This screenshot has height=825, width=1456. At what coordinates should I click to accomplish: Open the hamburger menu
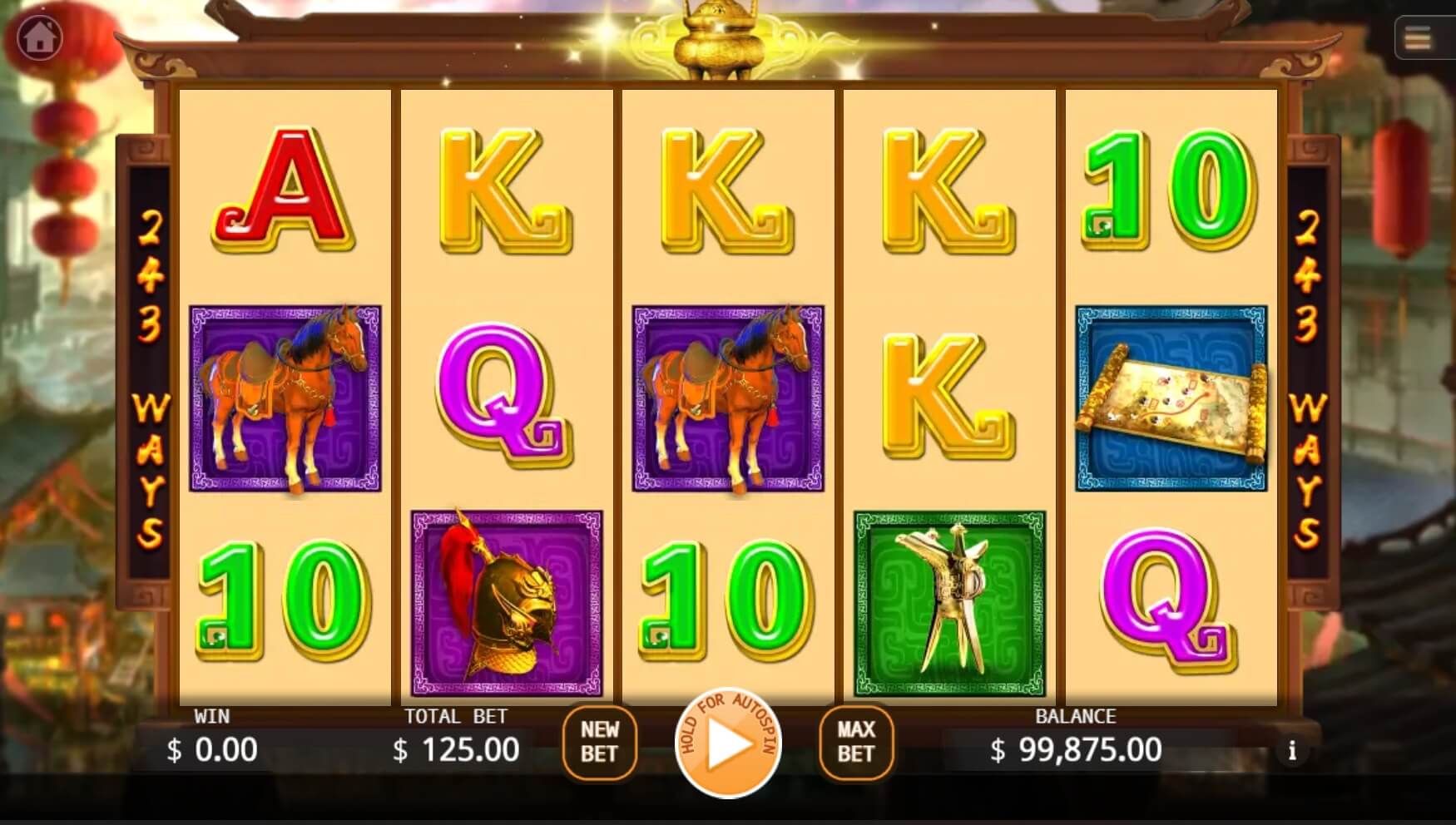pos(1418,38)
